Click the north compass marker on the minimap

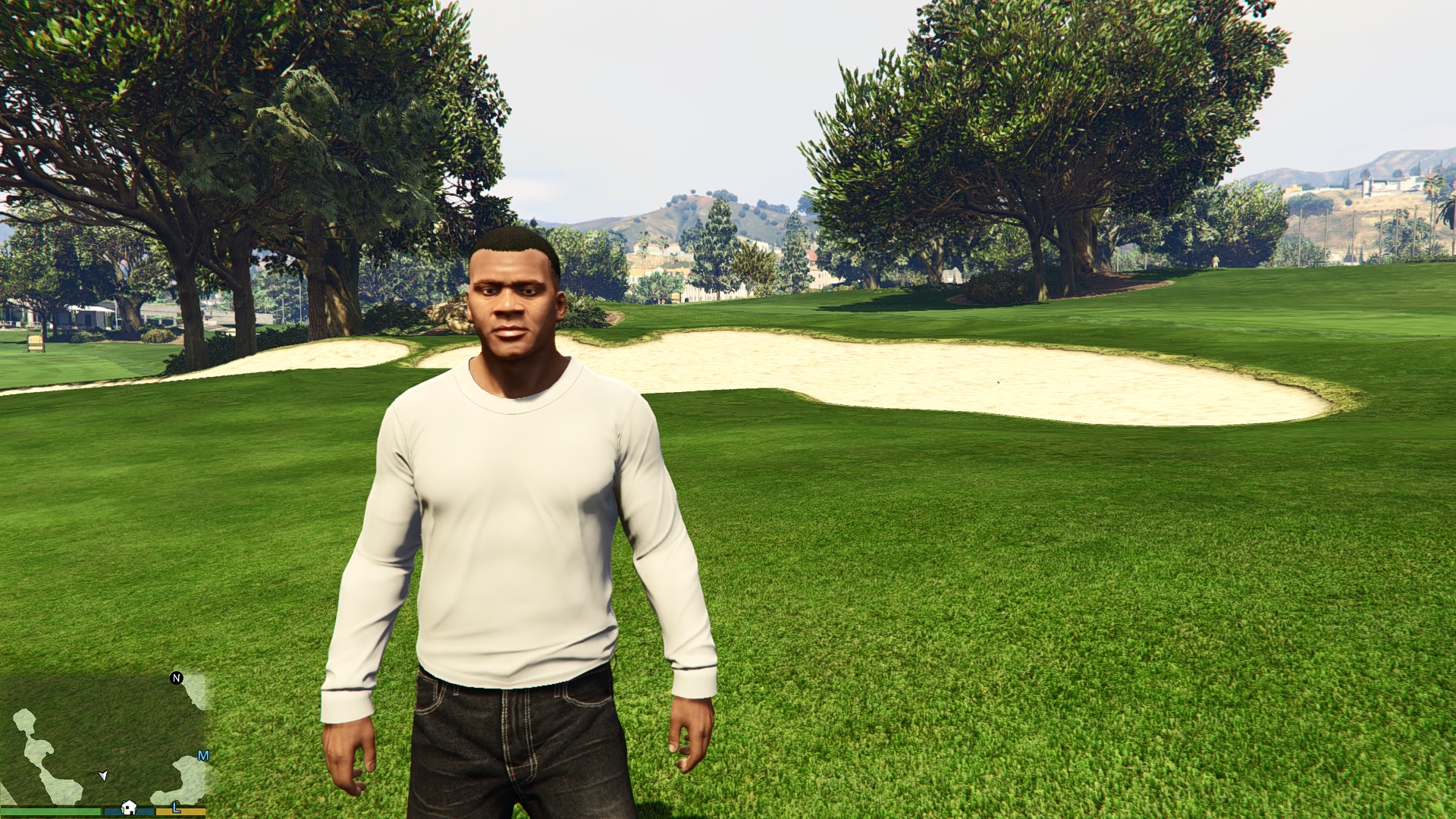coord(177,678)
